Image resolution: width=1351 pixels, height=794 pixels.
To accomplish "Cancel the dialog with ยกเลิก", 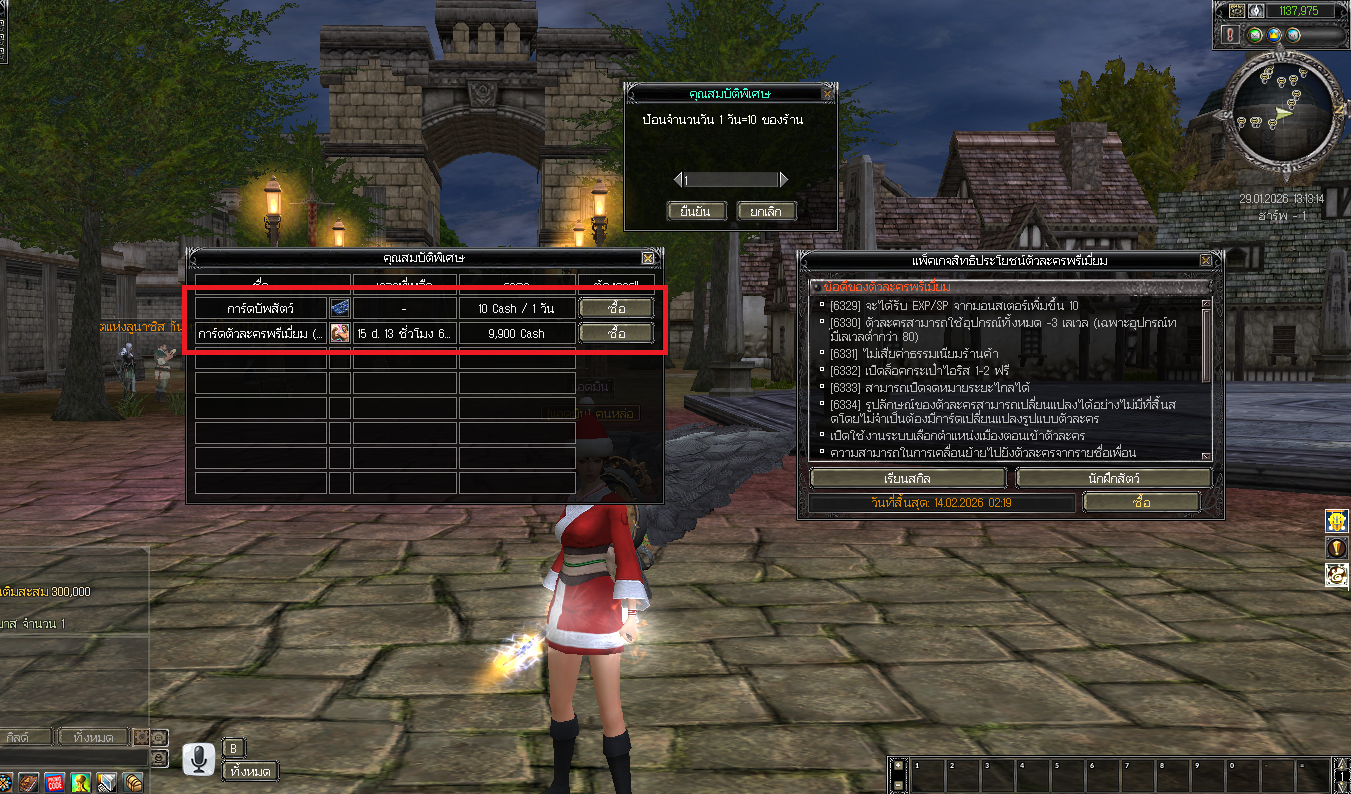I will coord(766,211).
